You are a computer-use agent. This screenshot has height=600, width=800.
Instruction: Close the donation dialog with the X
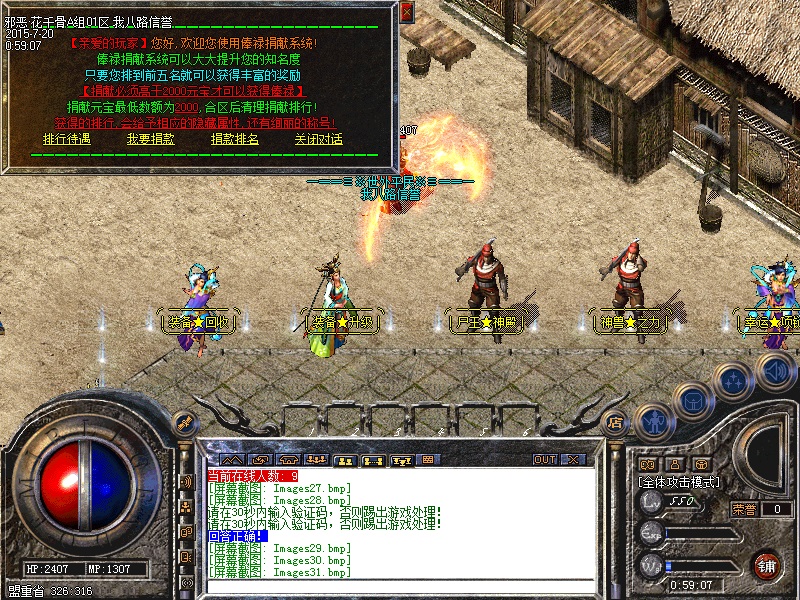click(406, 12)
